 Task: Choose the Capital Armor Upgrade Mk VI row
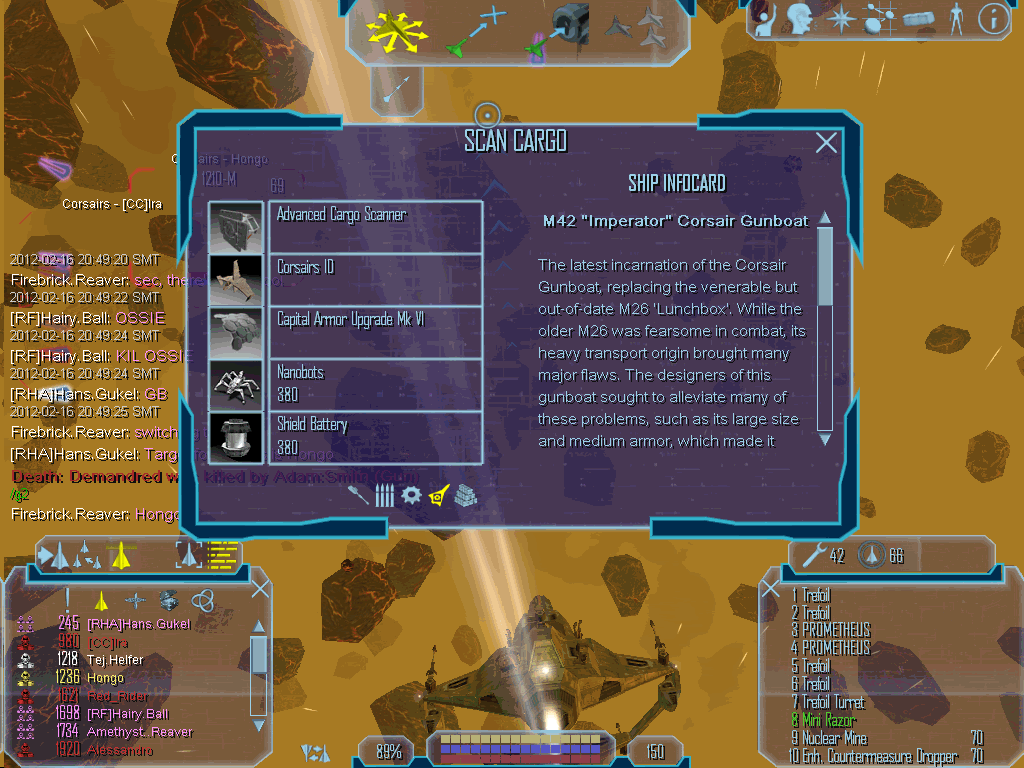[375, 331]
